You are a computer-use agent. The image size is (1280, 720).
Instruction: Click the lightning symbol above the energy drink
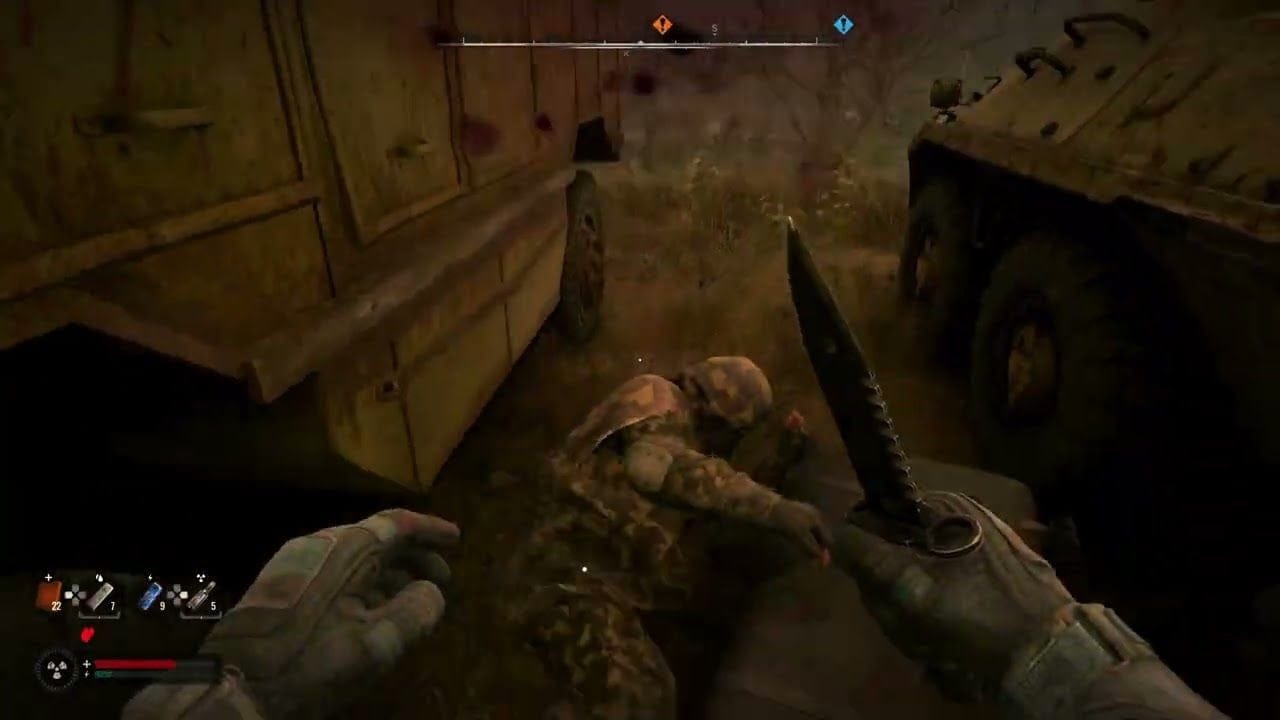[150, 577]
